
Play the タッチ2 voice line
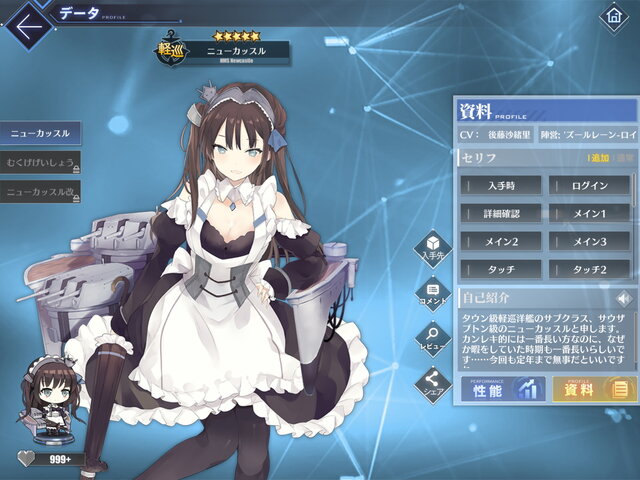point(588,269)
